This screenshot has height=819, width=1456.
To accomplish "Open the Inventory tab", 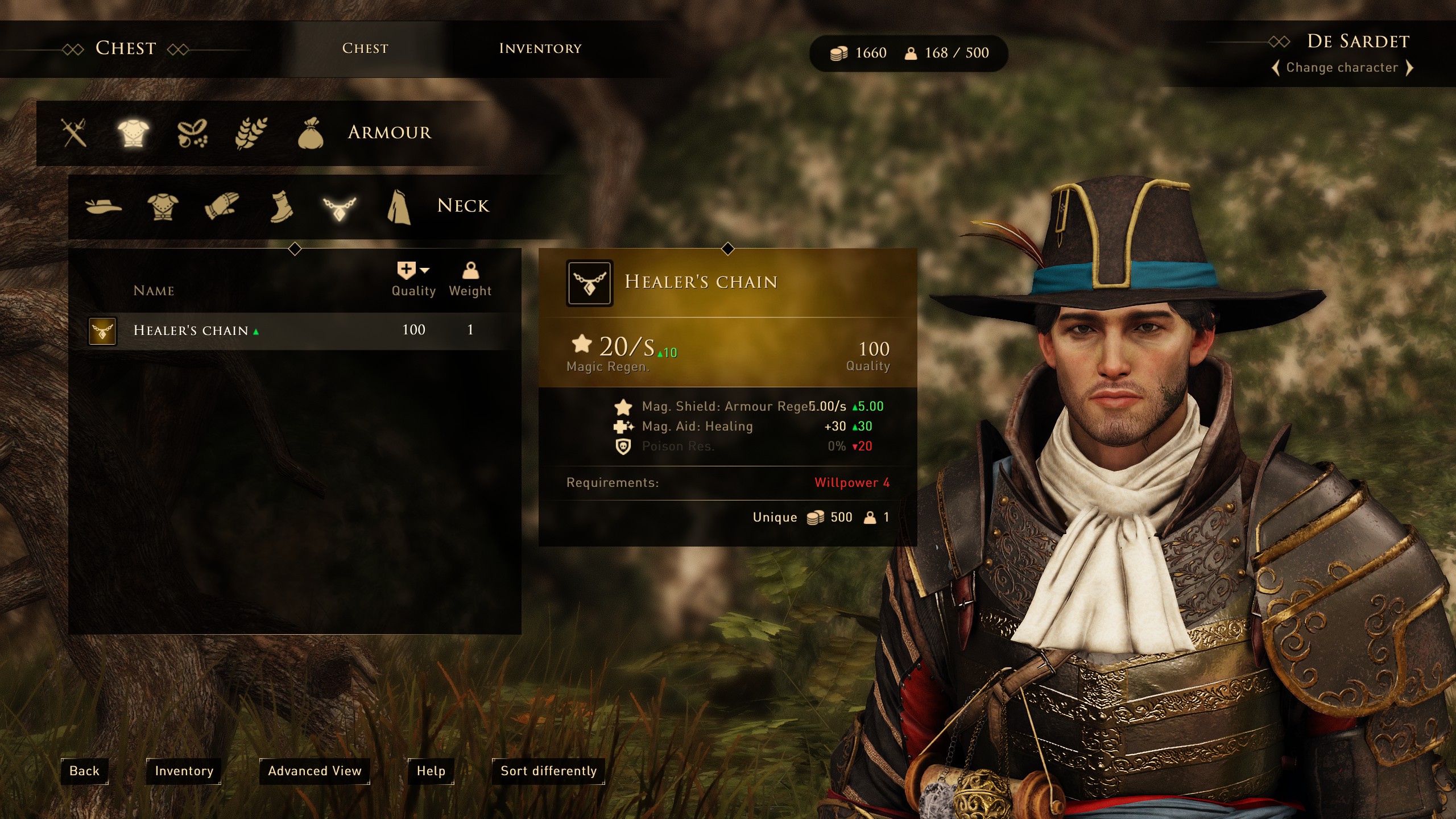I will [540, 48].
